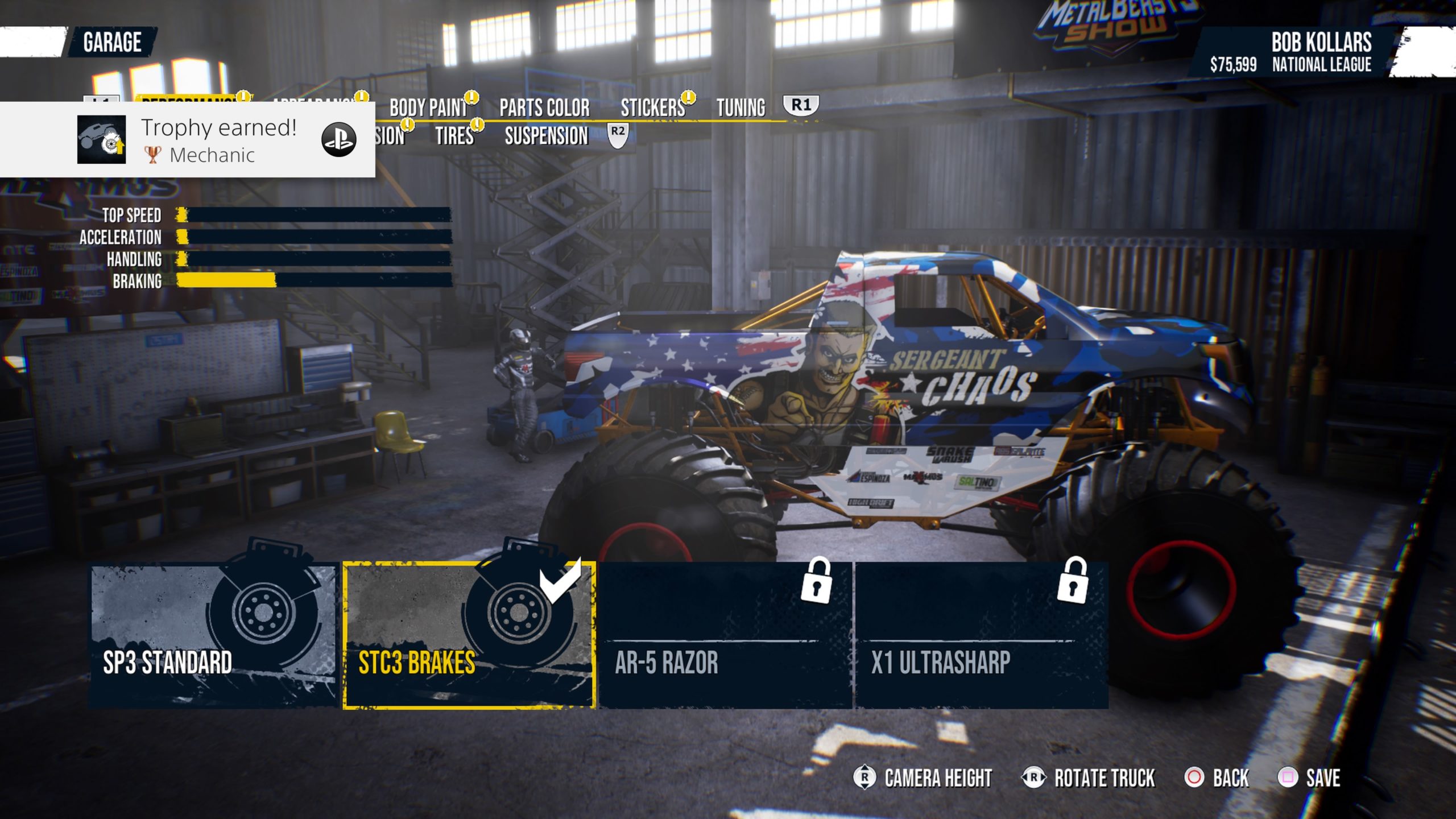Save the garage changes
Screen dimensions: 1456x819
1309,777
